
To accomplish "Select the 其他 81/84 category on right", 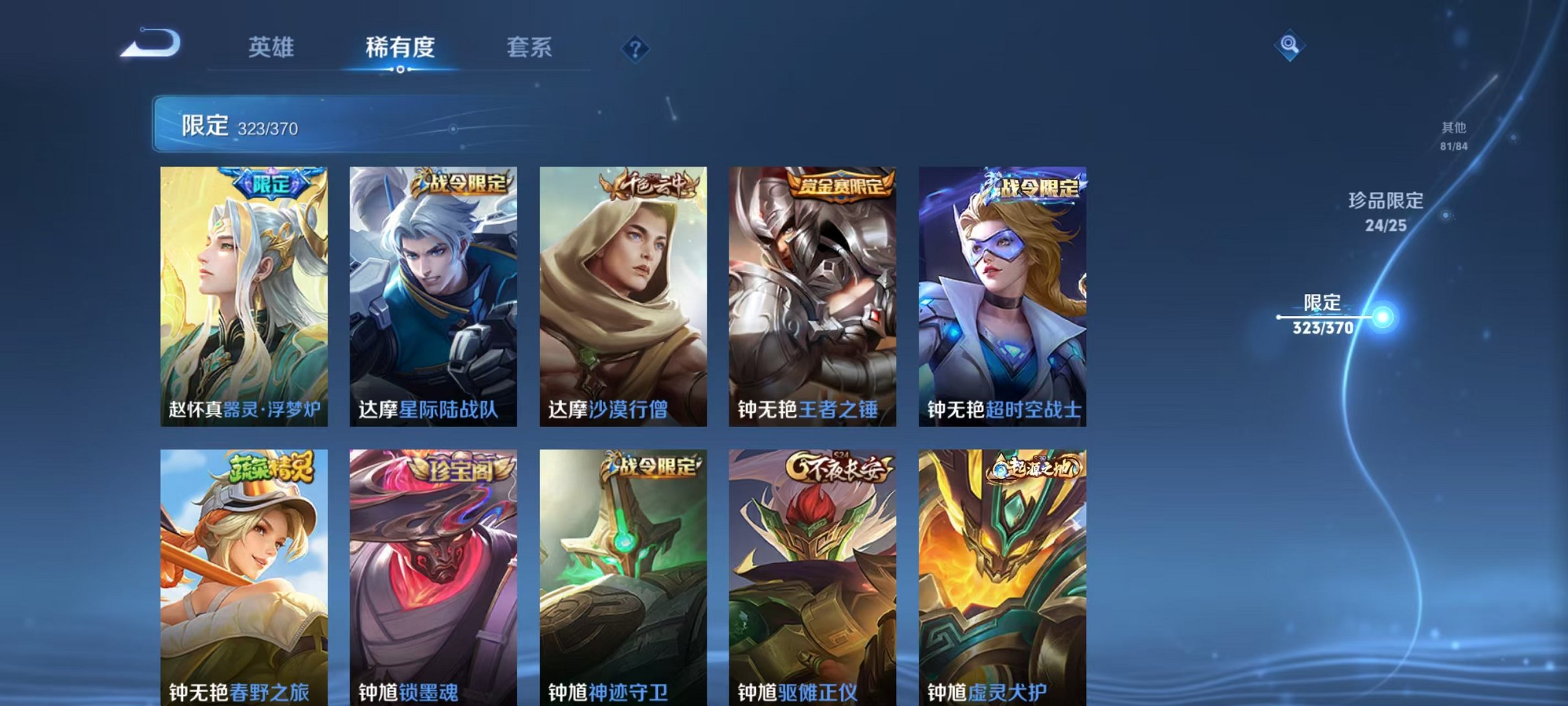I will [x=1453, y=138].
